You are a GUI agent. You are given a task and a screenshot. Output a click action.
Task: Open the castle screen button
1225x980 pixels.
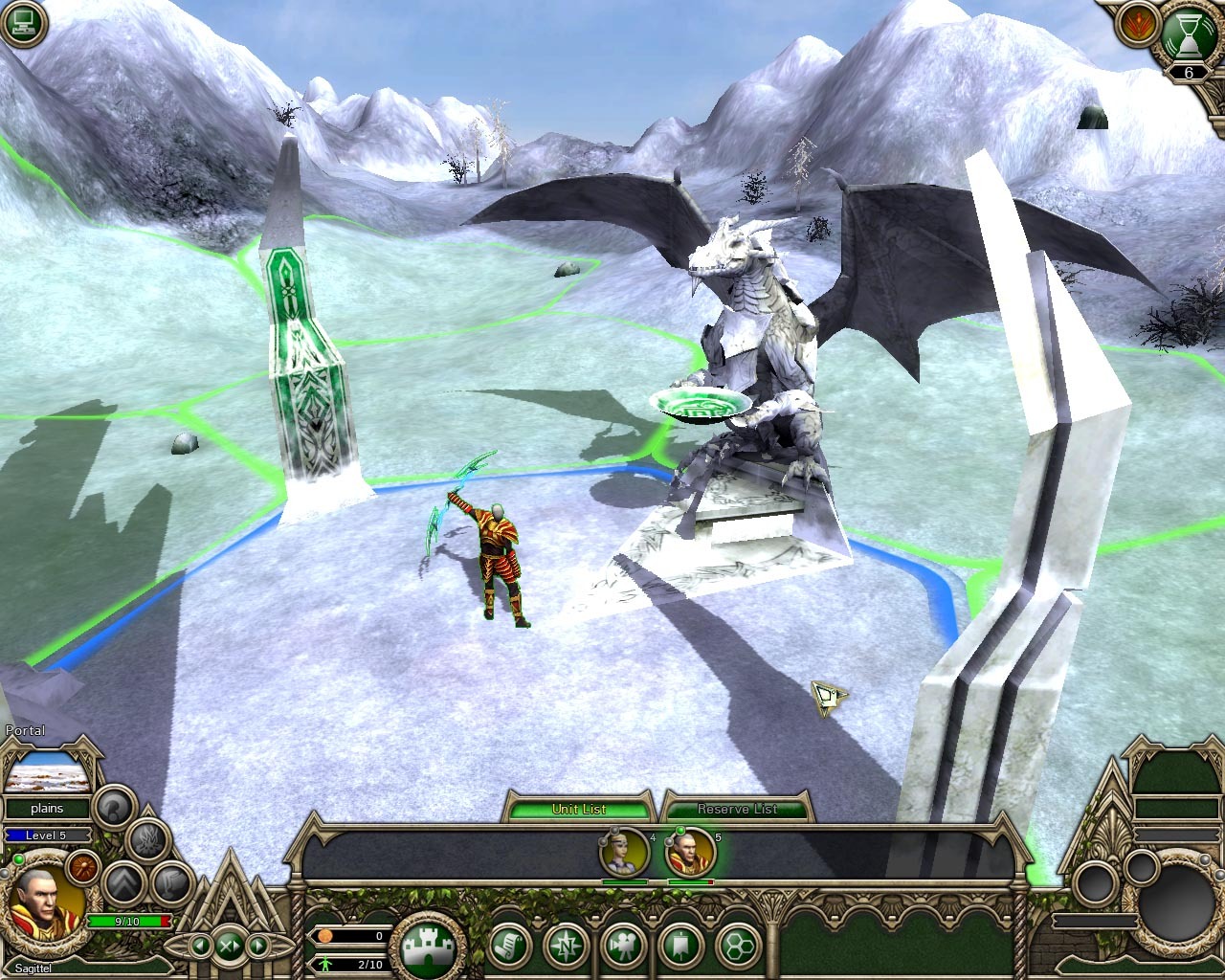click(x=427, y=946)
